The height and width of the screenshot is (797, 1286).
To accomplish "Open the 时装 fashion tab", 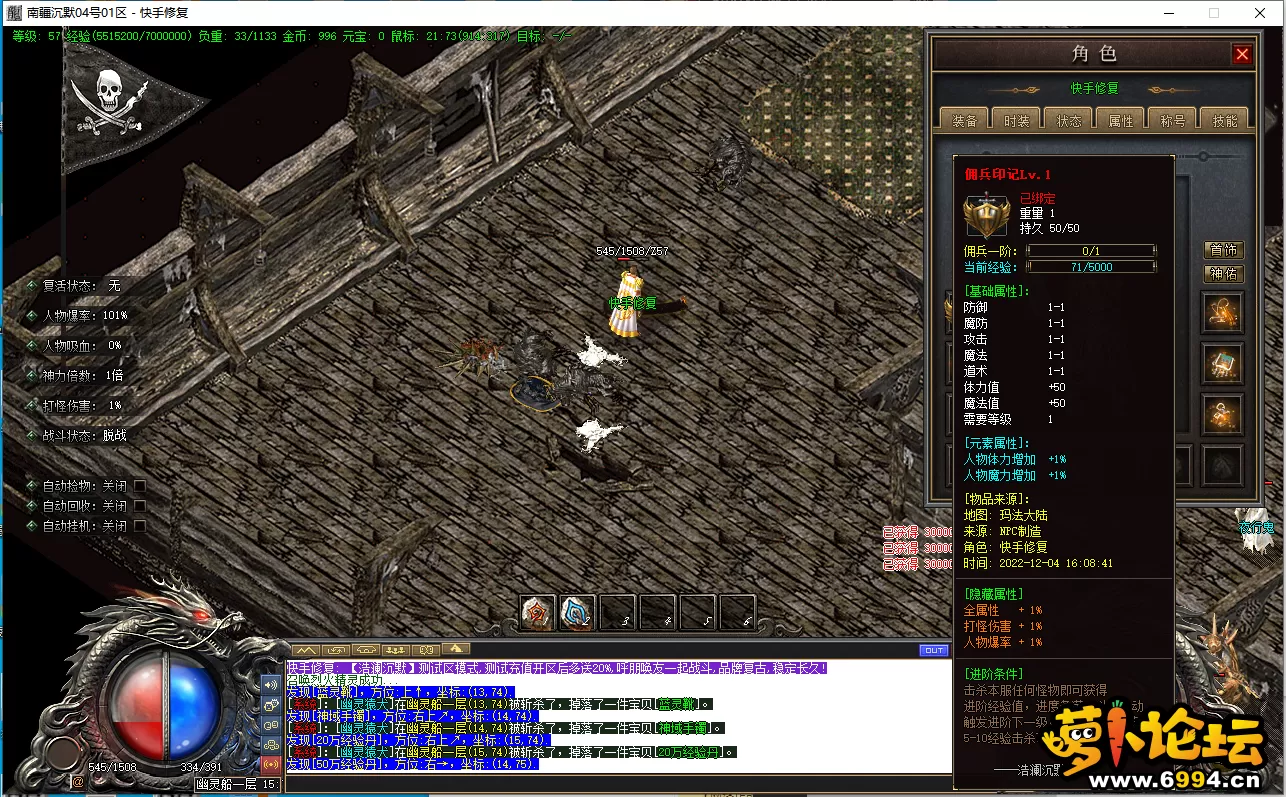I will click(x=1016, y=120).
